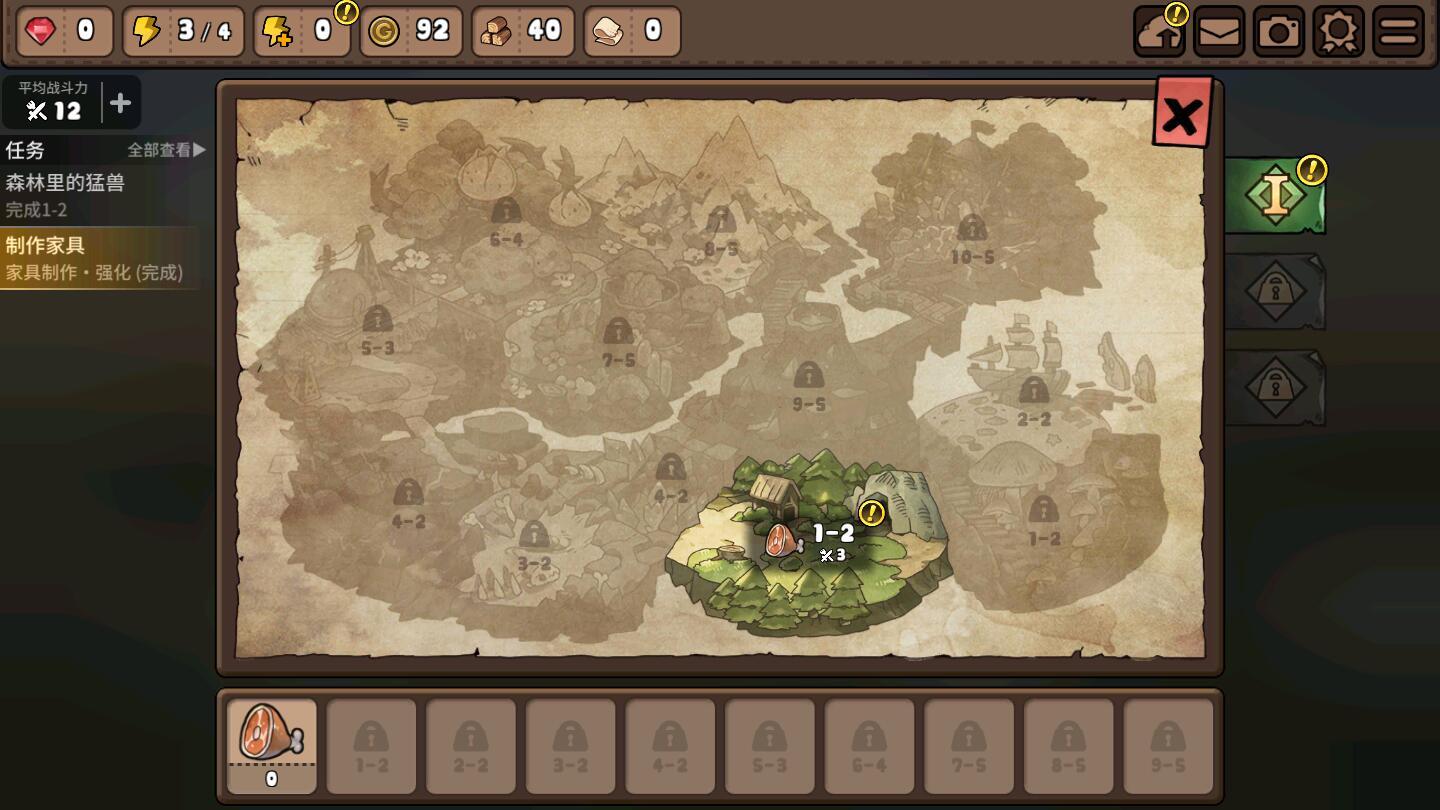Click 全部查看 to view all quests

(x=158, y=150)
